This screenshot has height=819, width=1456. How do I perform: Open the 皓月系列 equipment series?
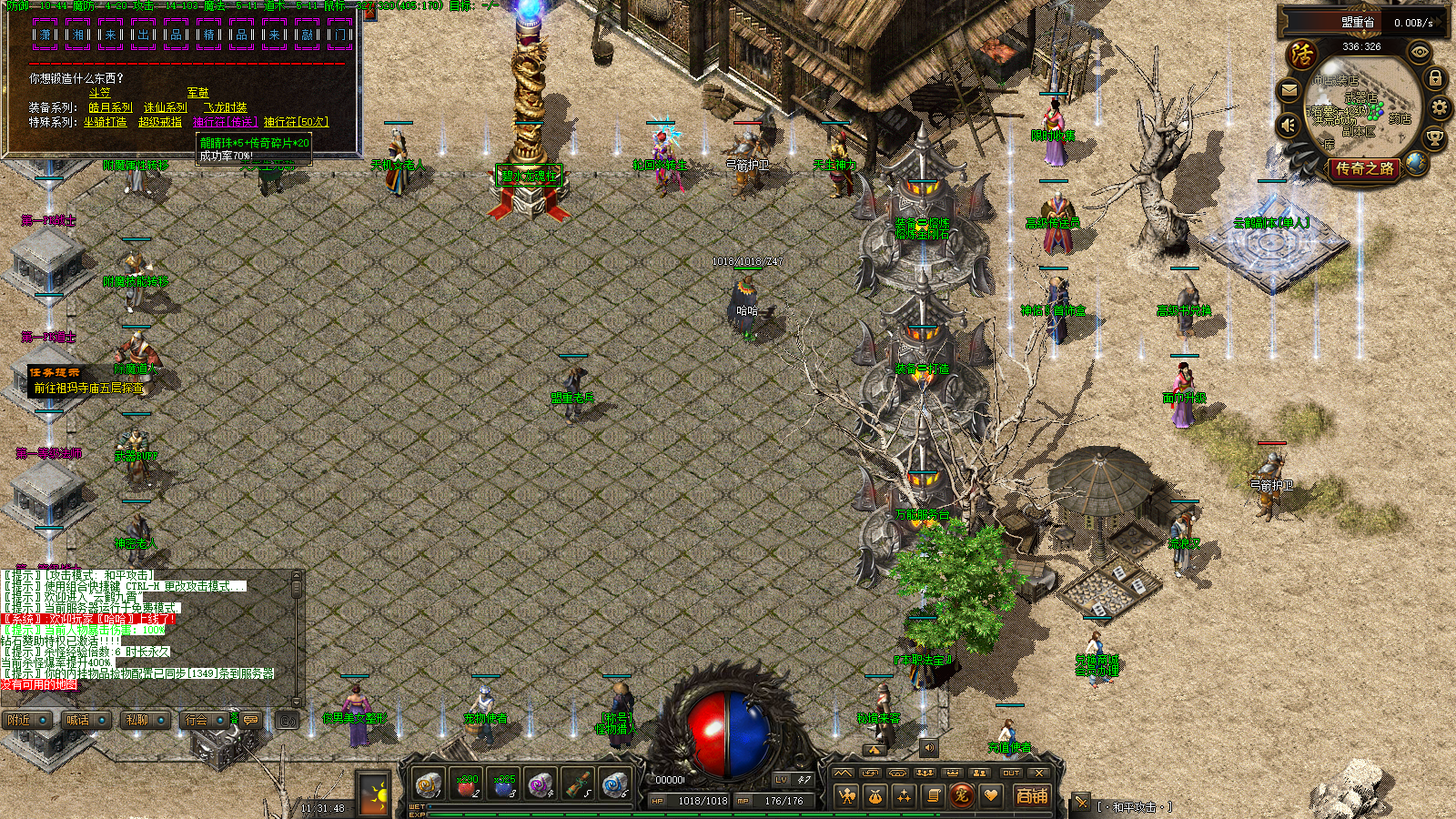click(x=110, y=107)
